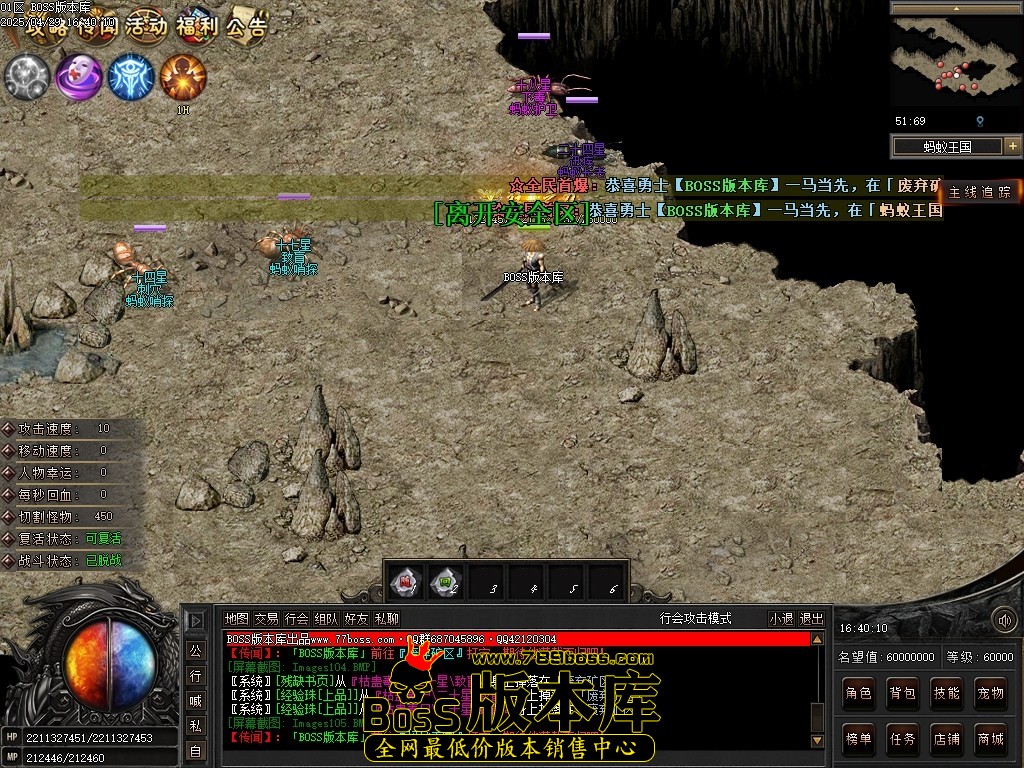Toggle the sound speaker button
Image resolution: width=1024 pixels, height=768 pixels.
click(1003, 621)
